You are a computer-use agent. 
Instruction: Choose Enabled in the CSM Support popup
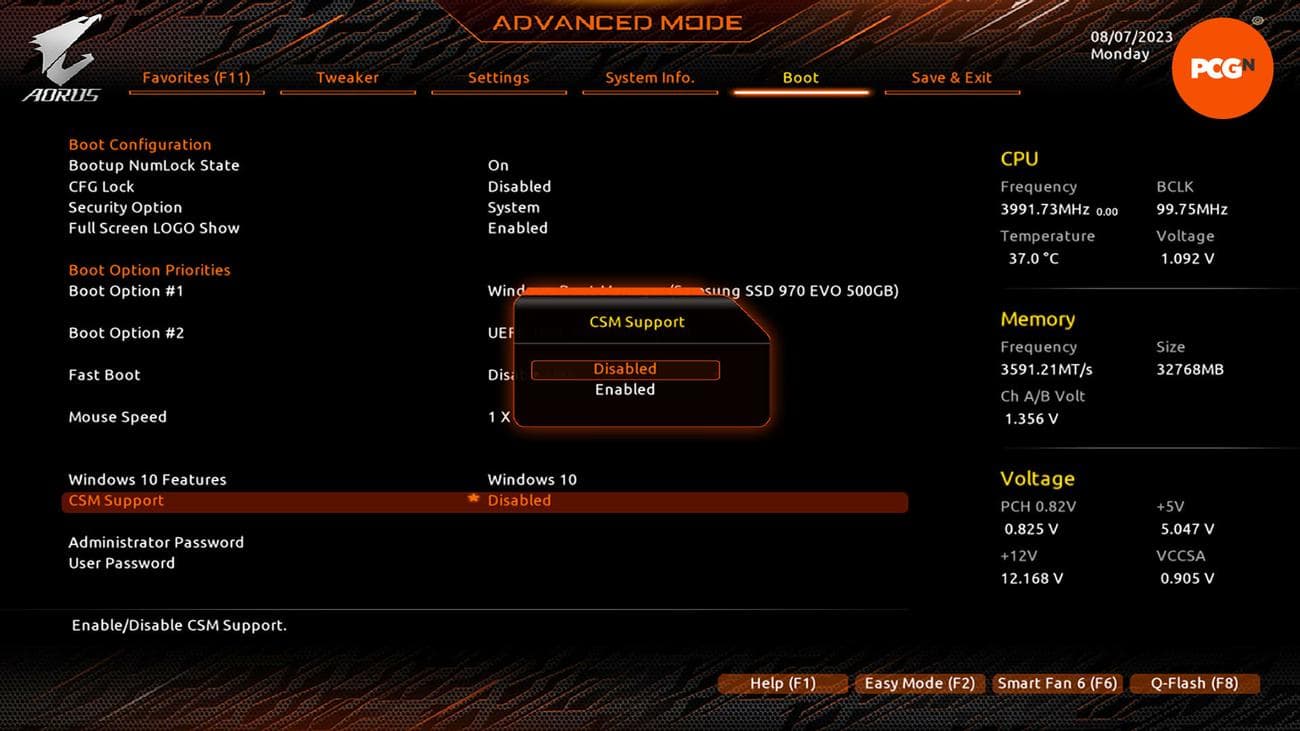coord(625,390)
